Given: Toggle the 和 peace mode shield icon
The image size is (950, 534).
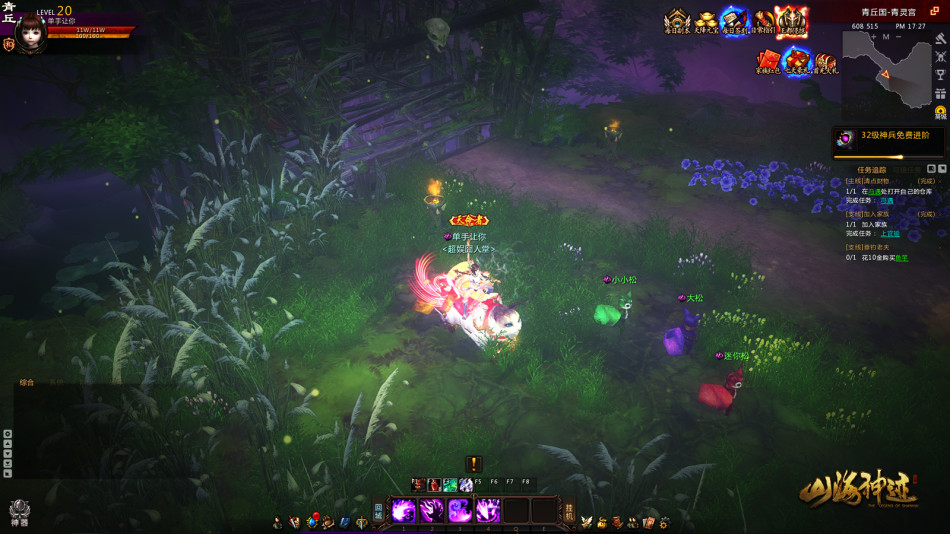Looking at the screenshot, I should click(x=9, y=45).
